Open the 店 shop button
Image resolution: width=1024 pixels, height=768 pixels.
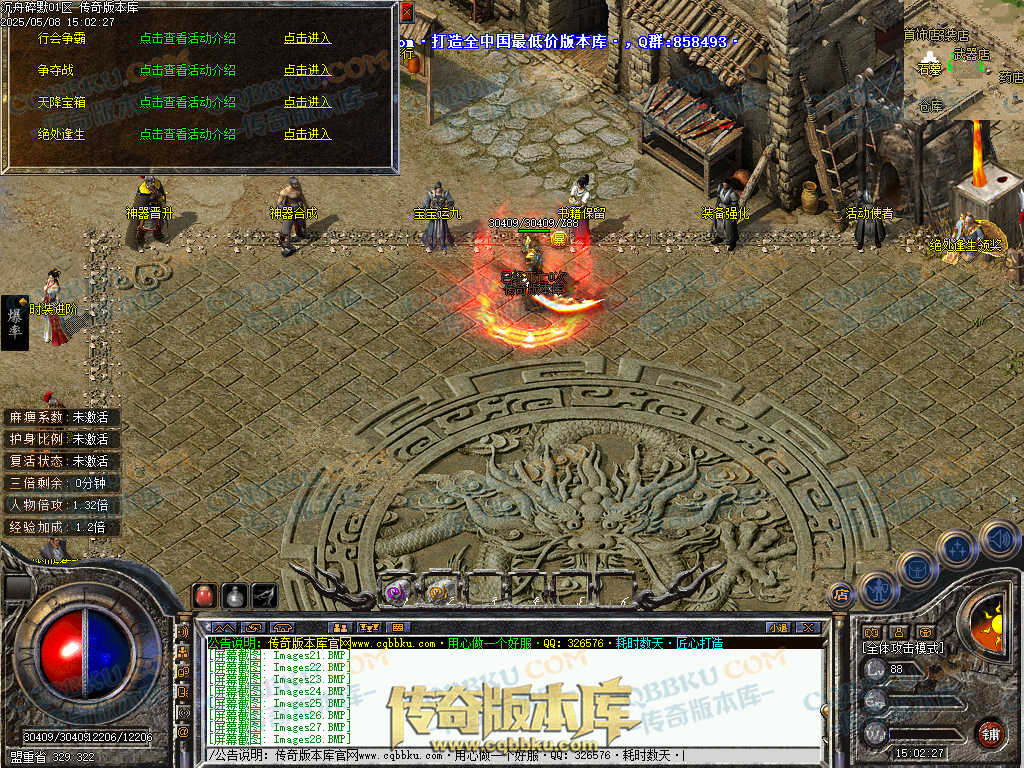[x=840, y=593]
